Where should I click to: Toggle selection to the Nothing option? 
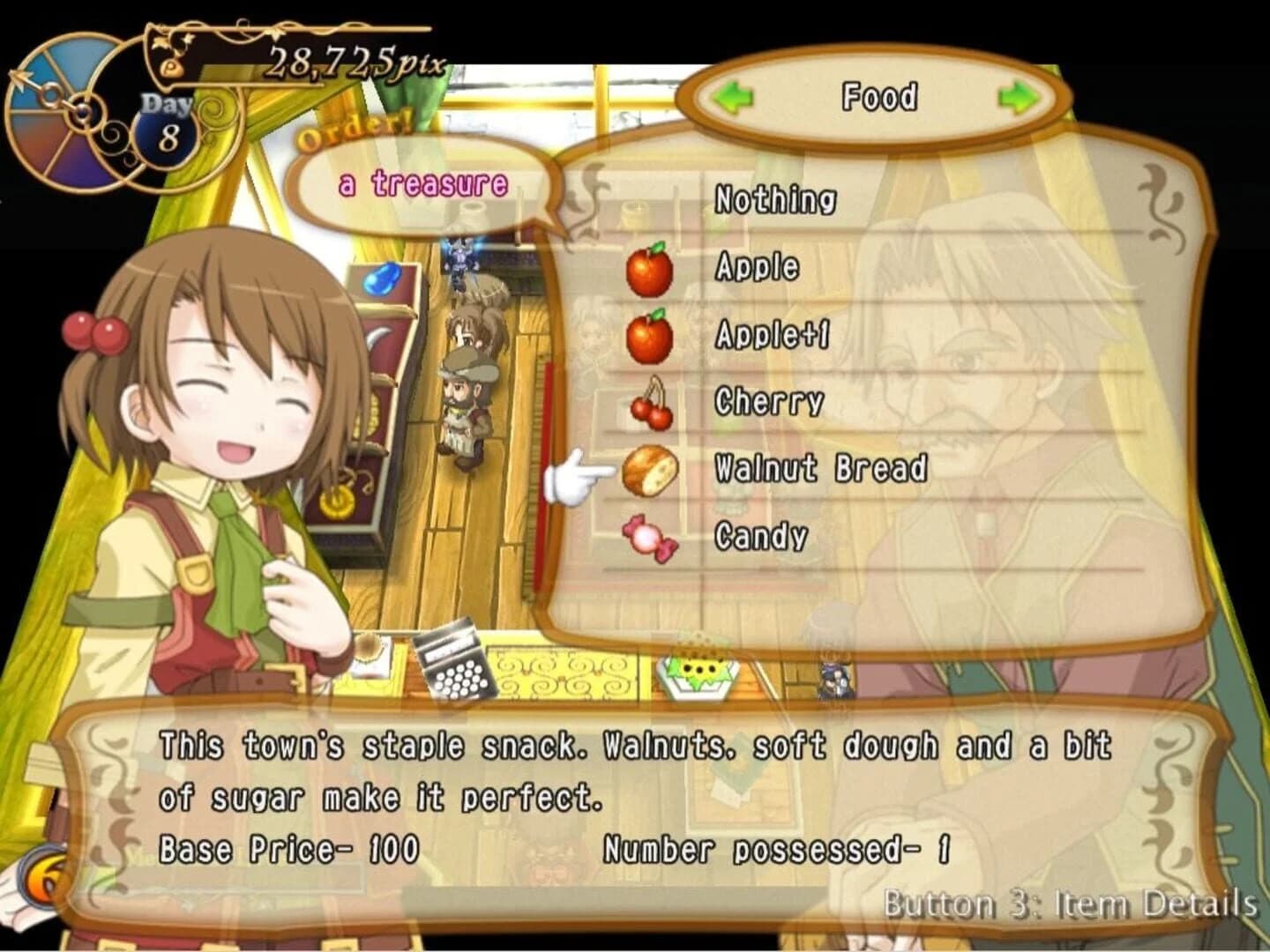point(773,200)
